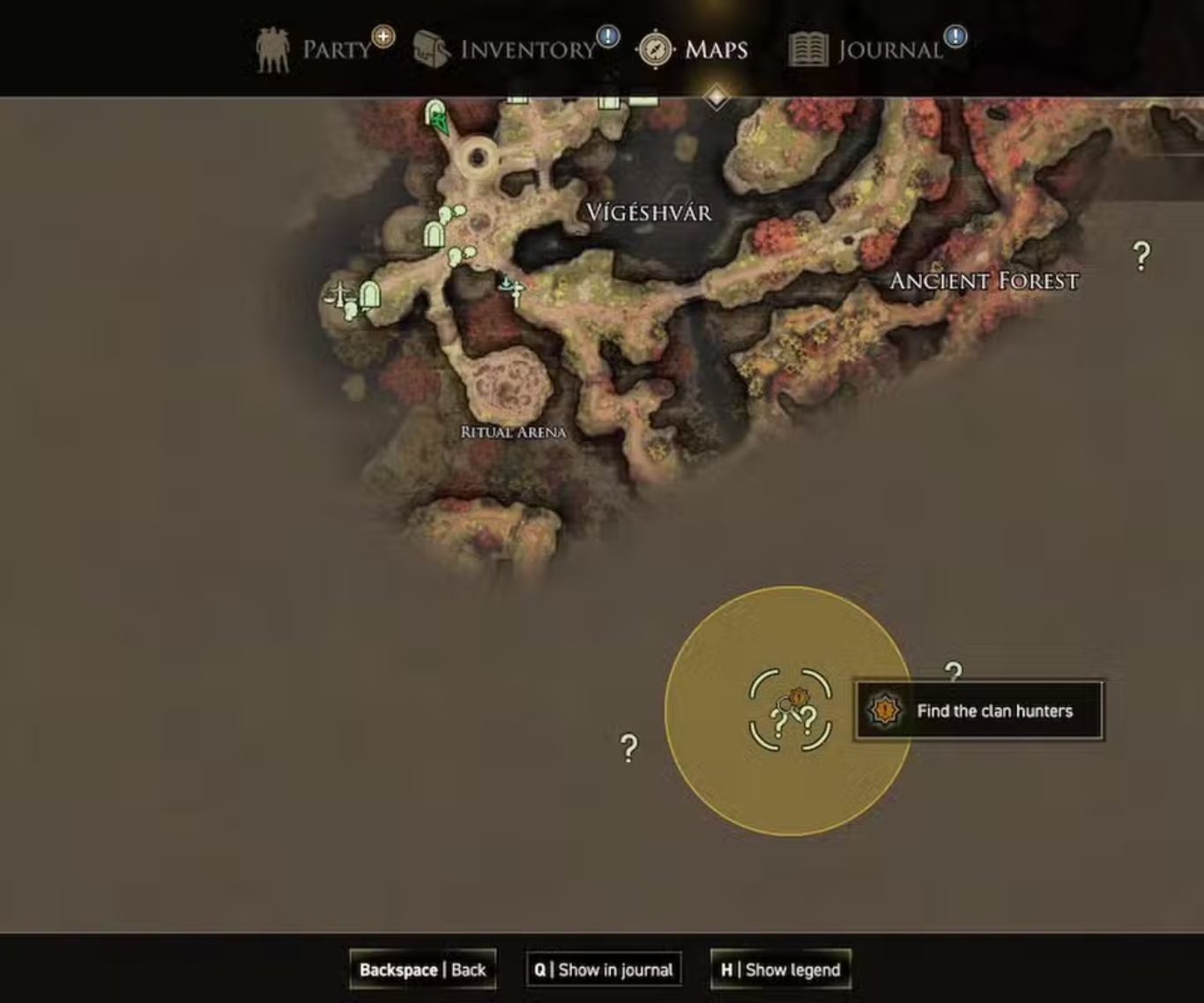
Task: Switch to the Party tab
Action: [321, 49]
